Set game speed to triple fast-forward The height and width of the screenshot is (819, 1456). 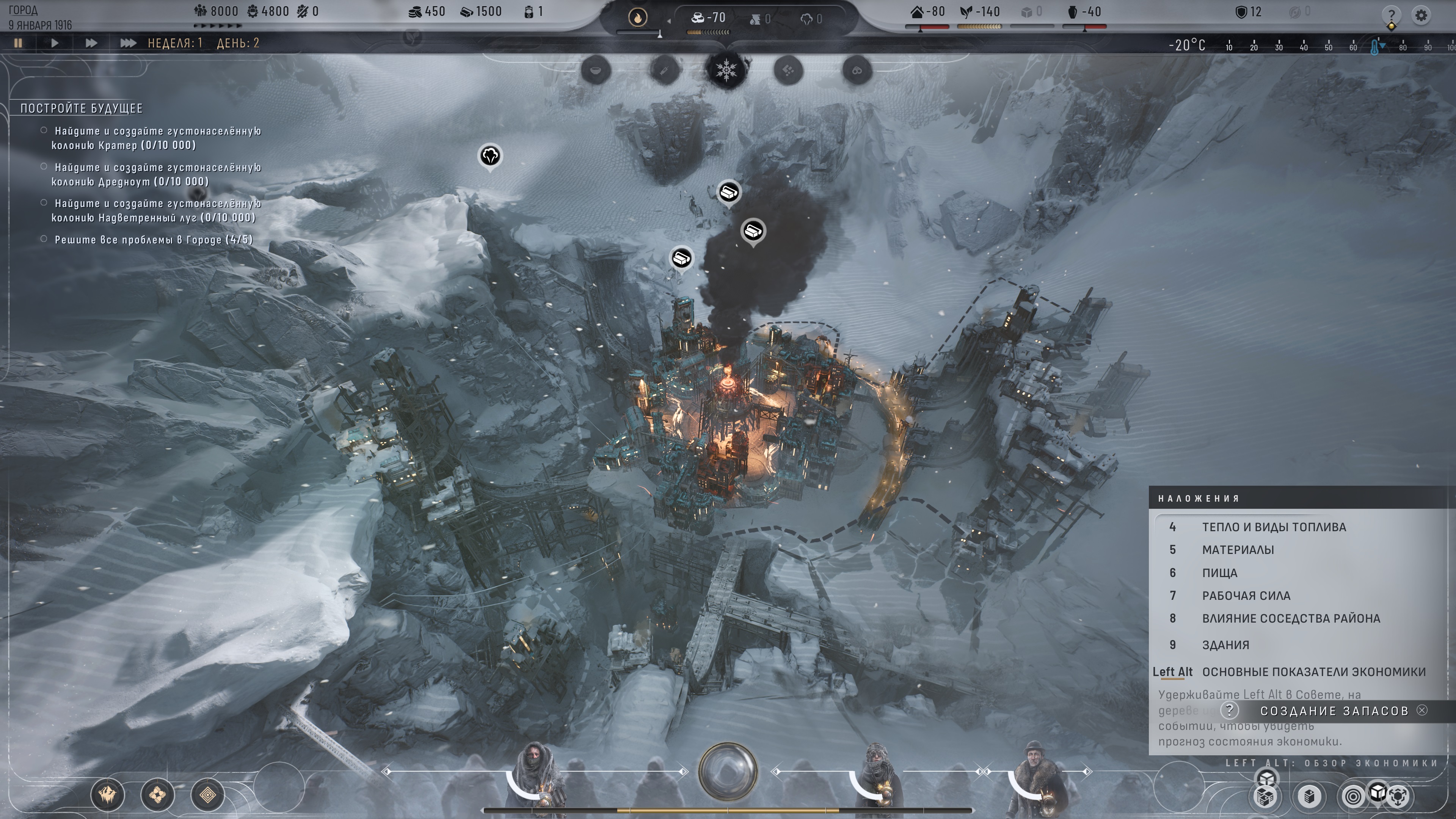pos(128,43)
